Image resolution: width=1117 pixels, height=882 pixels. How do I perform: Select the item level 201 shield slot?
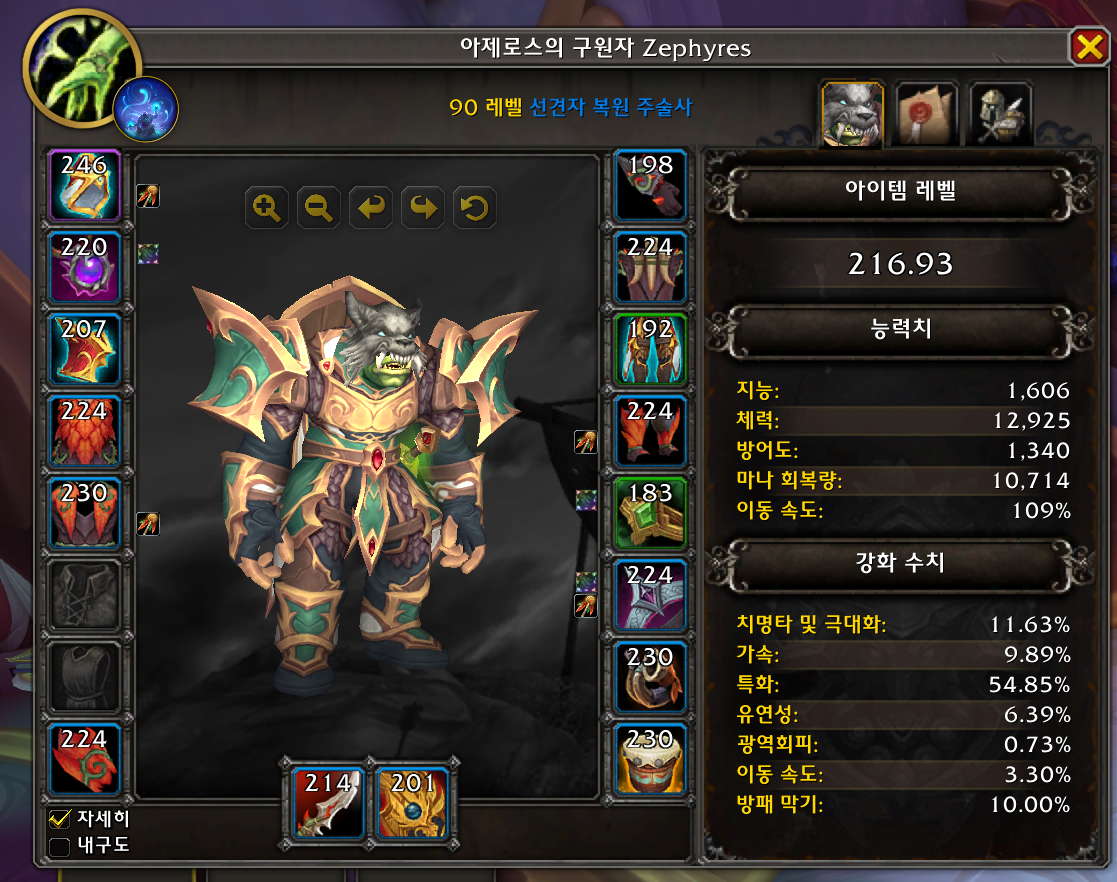[x=411, y=802]
